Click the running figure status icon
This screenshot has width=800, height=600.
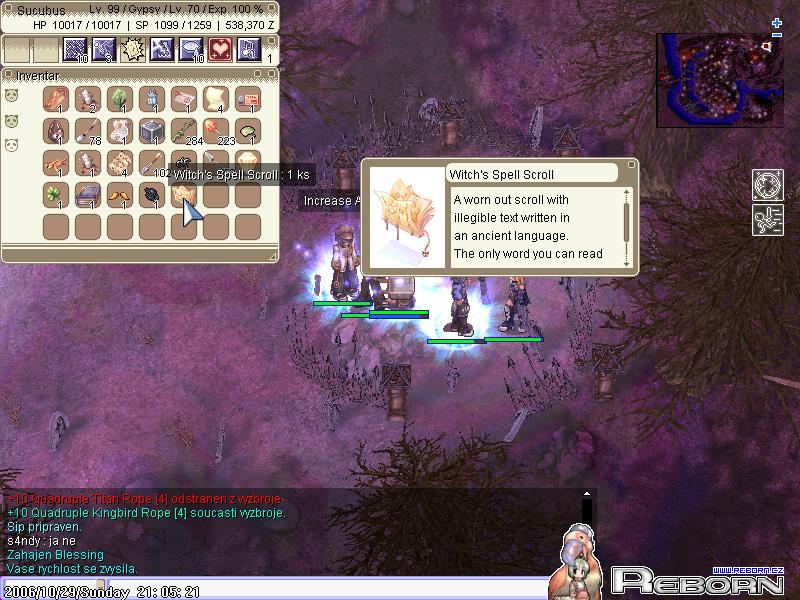[x=767, y=220]
